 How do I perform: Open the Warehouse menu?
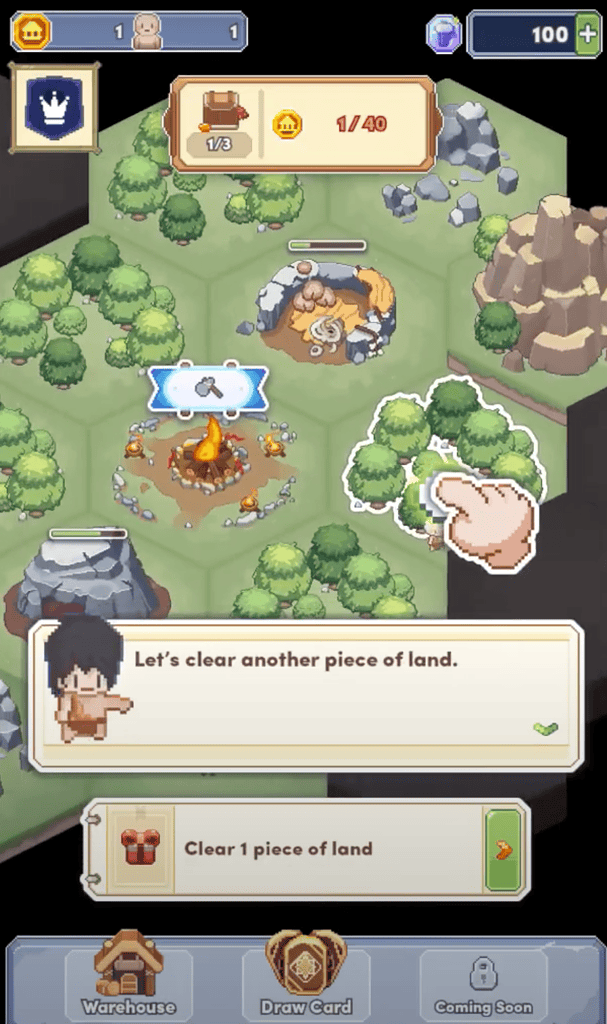tap(128, 977)
